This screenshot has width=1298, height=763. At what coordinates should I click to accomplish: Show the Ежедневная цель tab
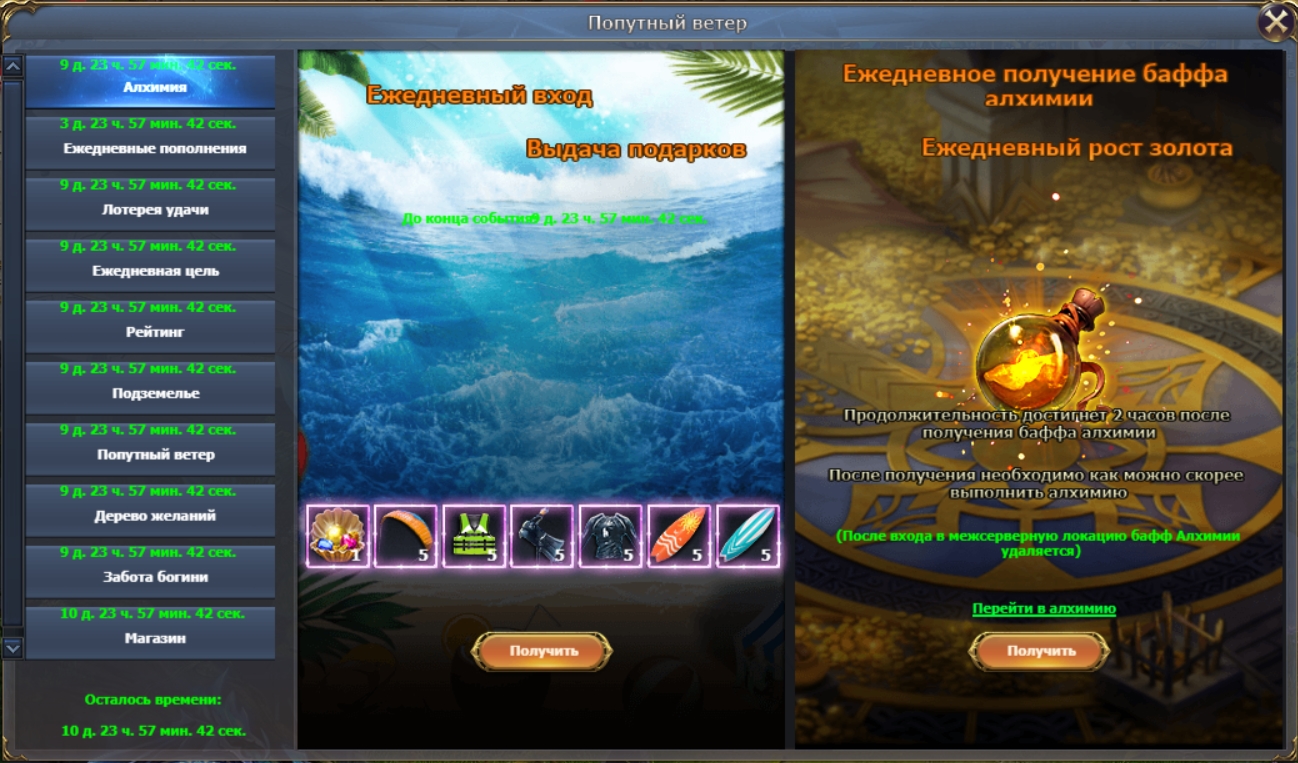tap(150, 265)
